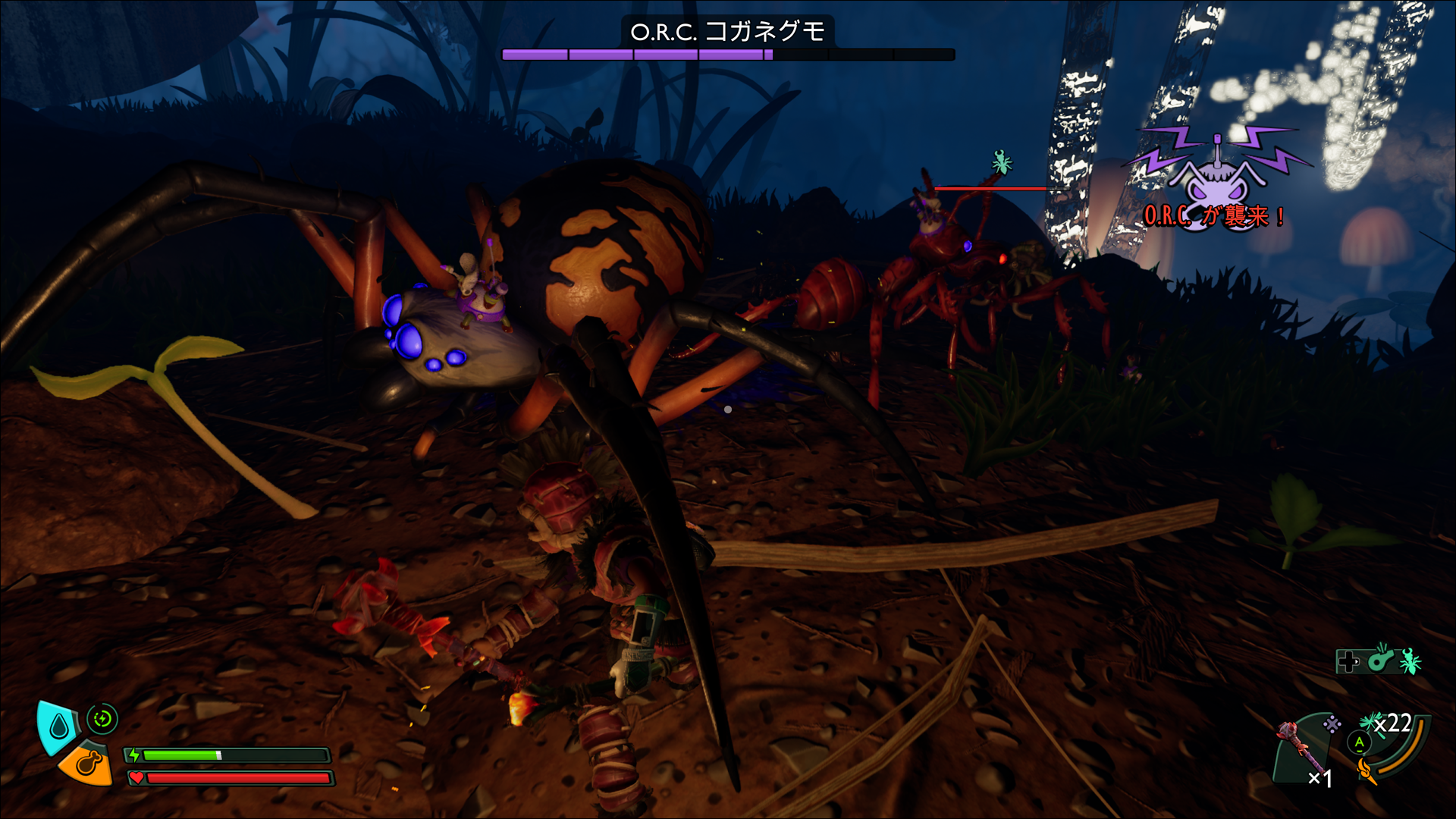
Task: Click the green lightning status effect icon
Action: pyautogui.click(x=102, y=718)
